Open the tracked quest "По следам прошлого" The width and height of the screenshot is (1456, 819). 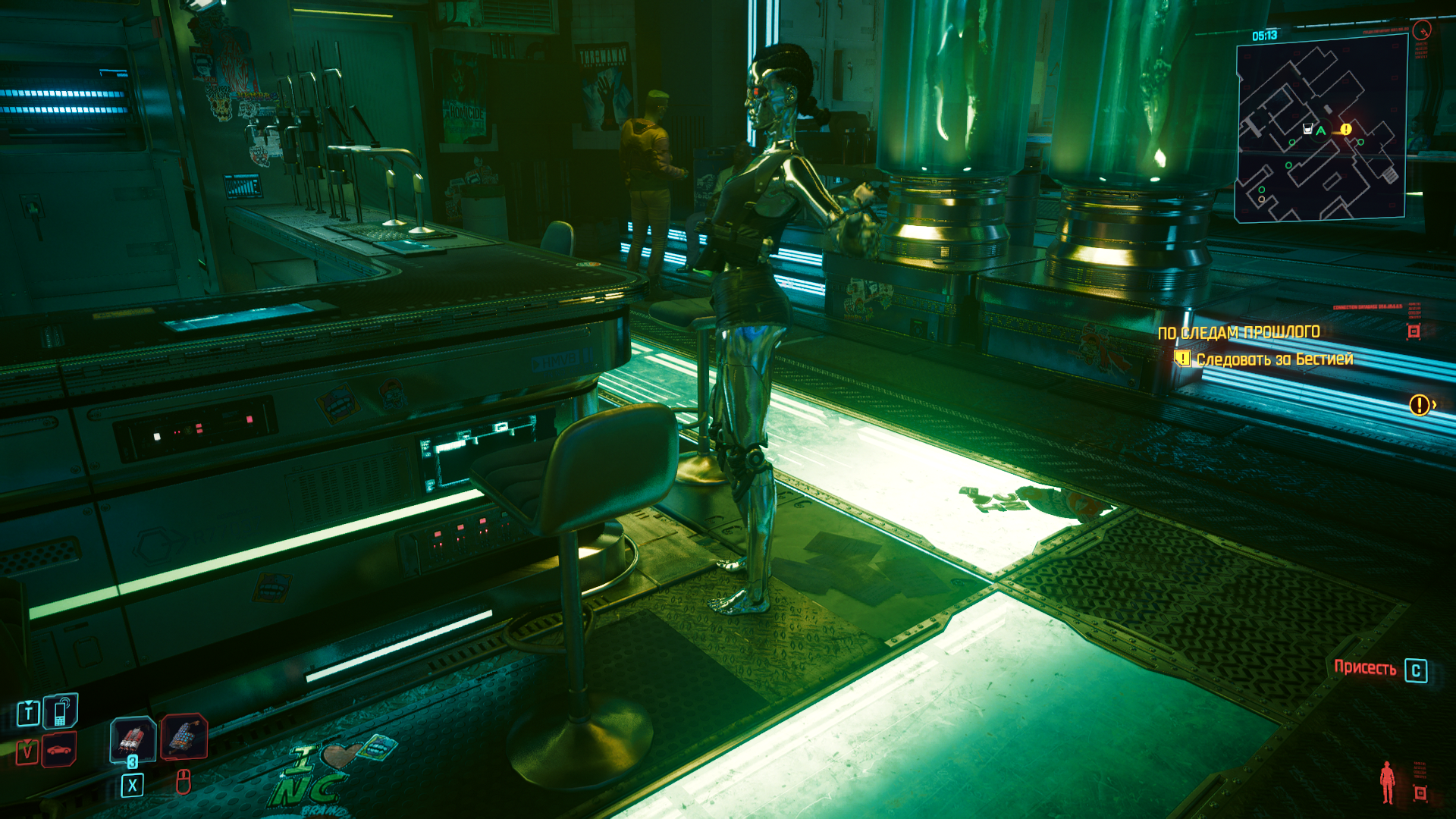coord(1238,332)
